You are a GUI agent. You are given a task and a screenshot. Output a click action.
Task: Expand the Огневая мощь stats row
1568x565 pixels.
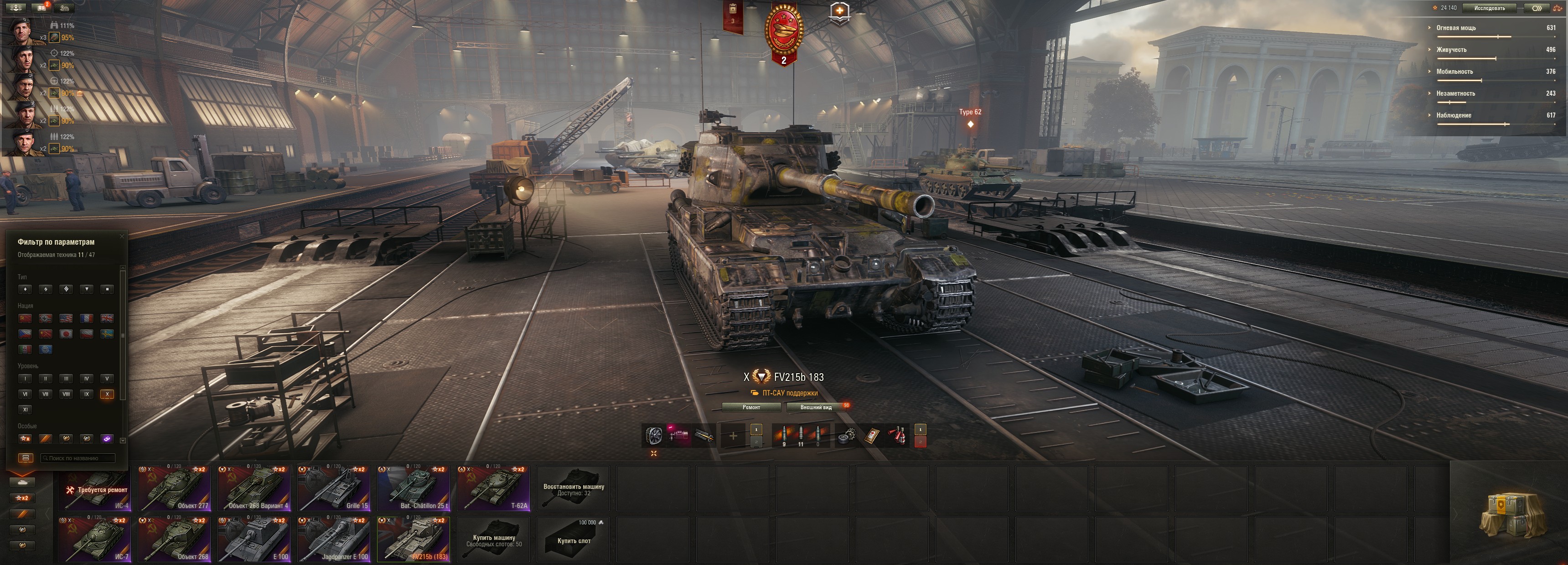point(1456,28)
